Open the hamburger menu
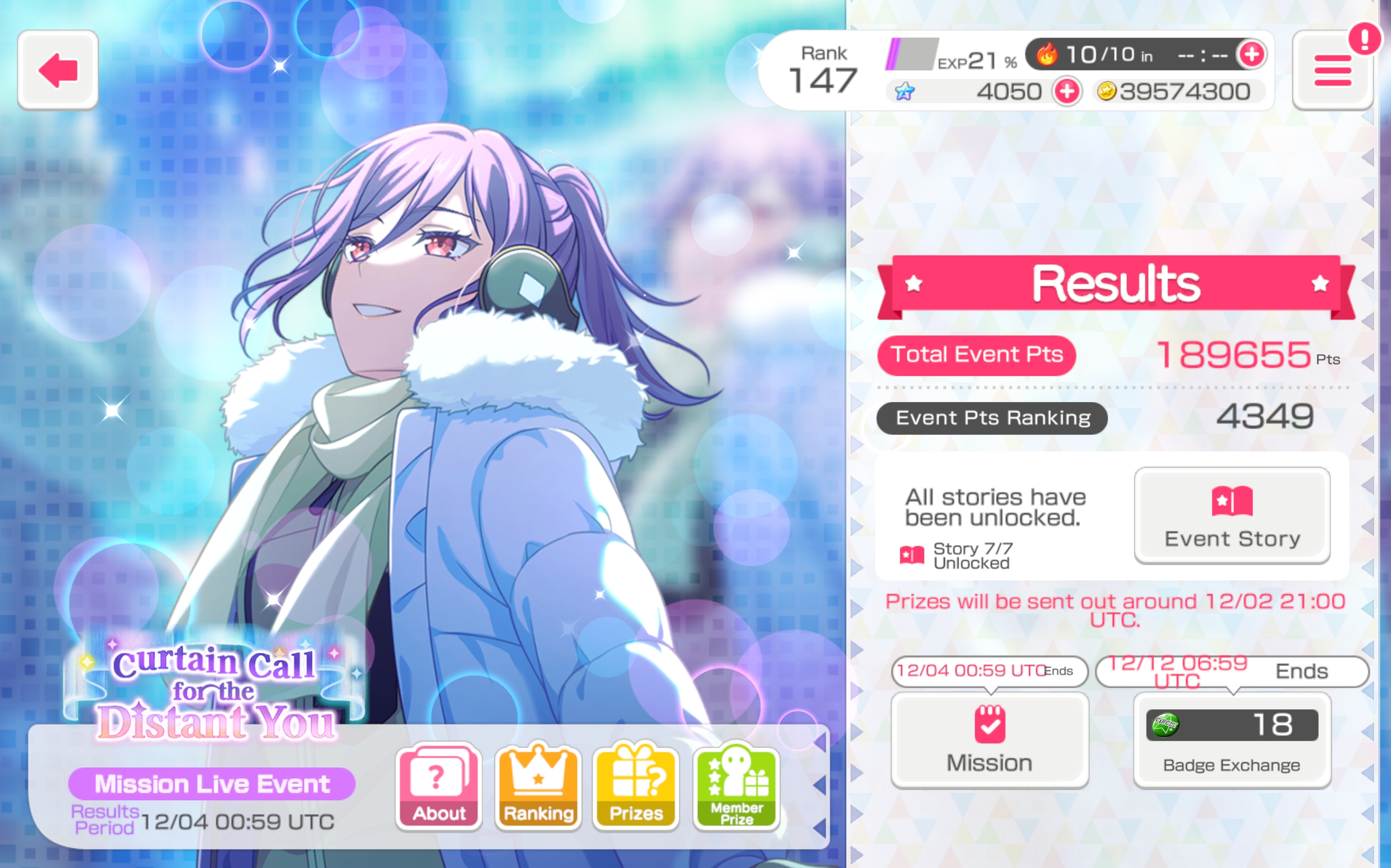Image resolution: width=1391 pixels, height=868 pixels. [1332, 70]
